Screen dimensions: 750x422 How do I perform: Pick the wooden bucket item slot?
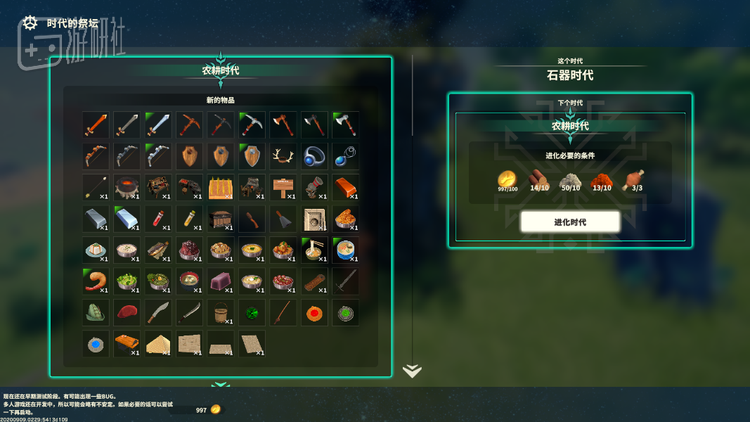click(220, 312)
